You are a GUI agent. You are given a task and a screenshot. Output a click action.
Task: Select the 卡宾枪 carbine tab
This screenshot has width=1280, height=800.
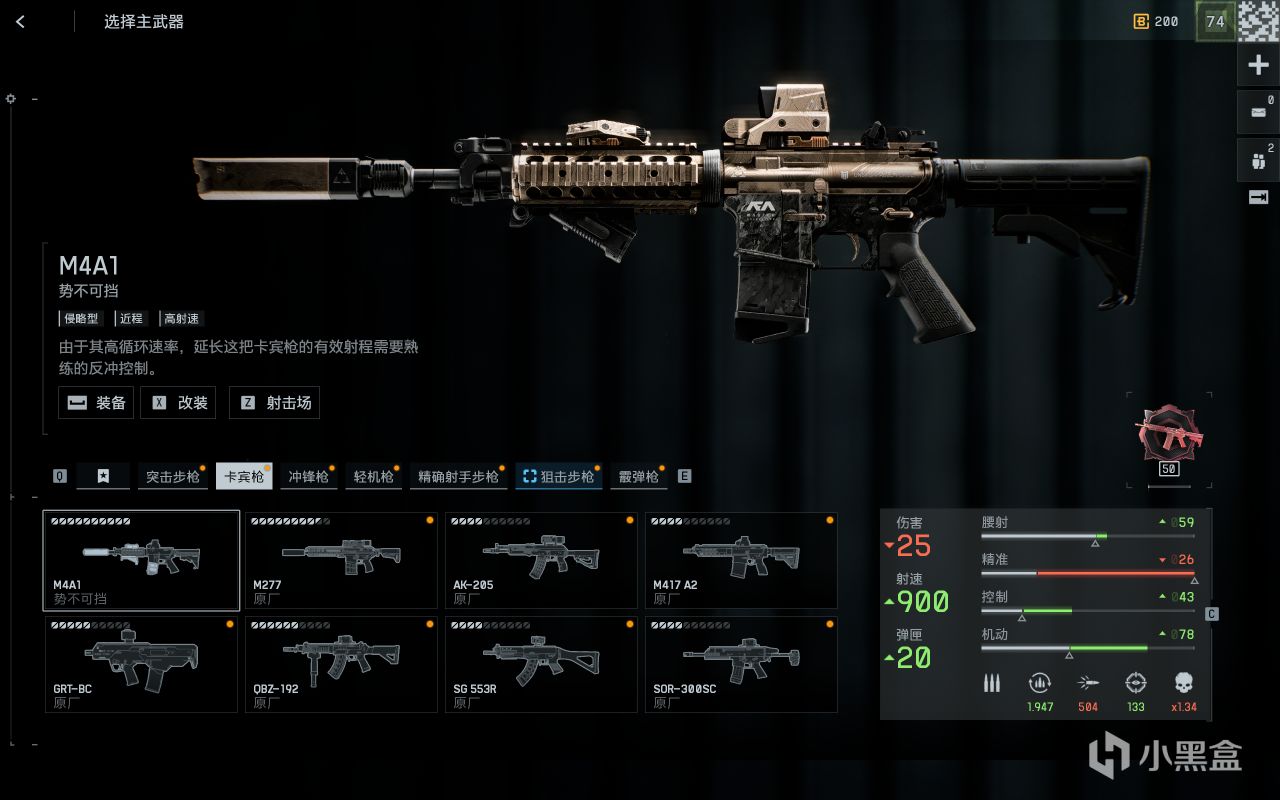[x=244, y=477]
